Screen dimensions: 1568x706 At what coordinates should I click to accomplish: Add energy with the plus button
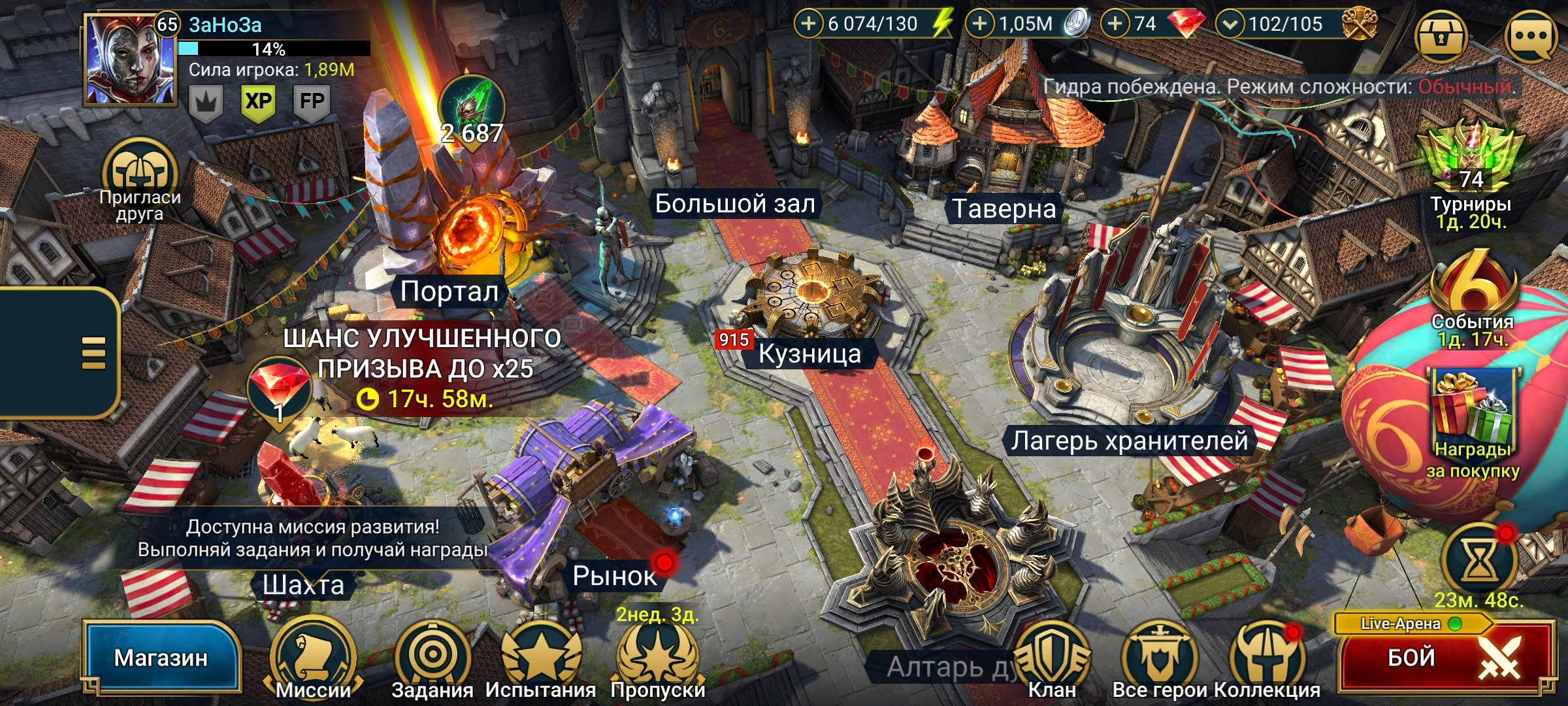pyautogui.click(x=809, y=24)
